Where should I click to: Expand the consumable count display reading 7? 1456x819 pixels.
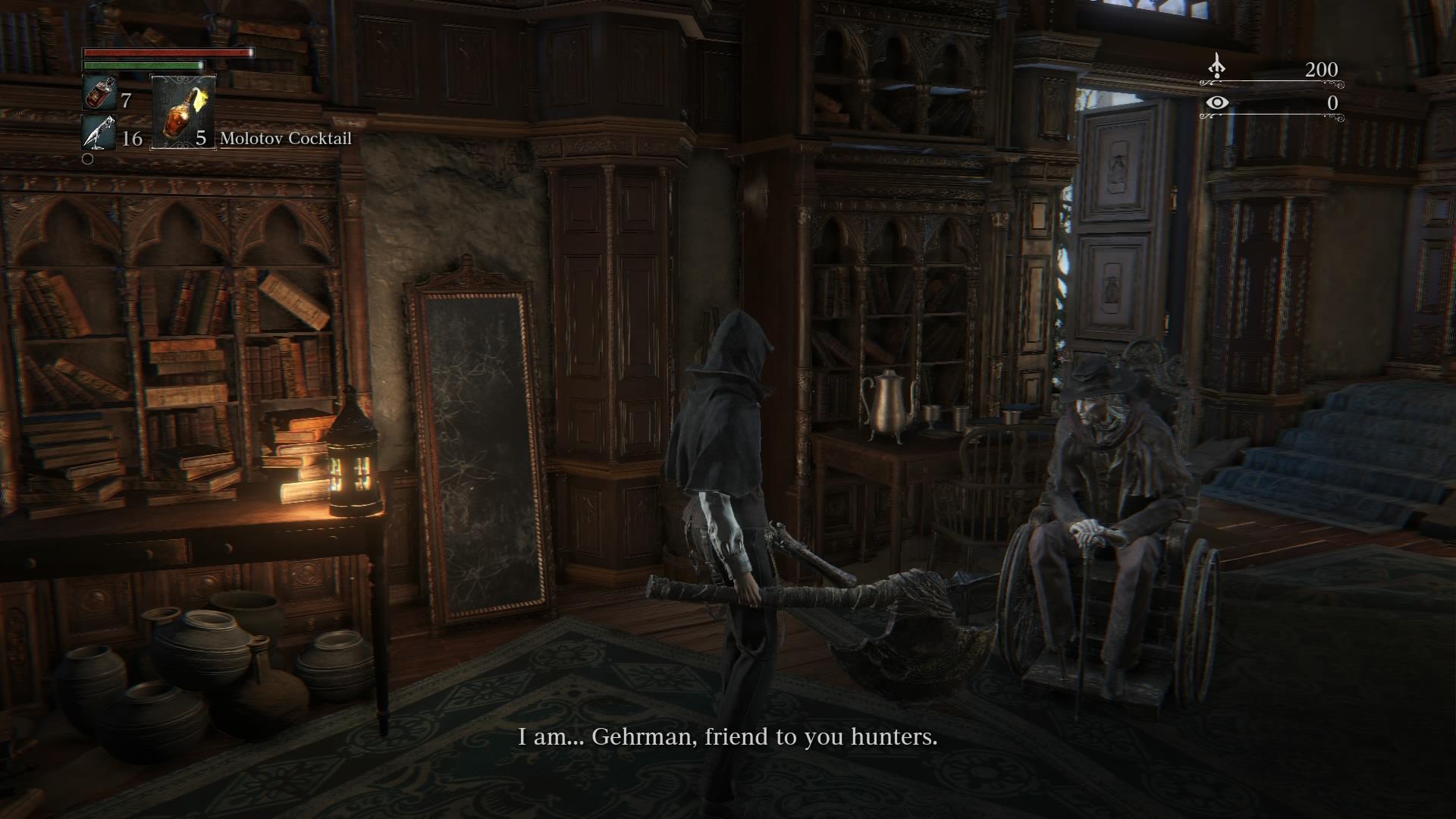click(x=126, y=99)
